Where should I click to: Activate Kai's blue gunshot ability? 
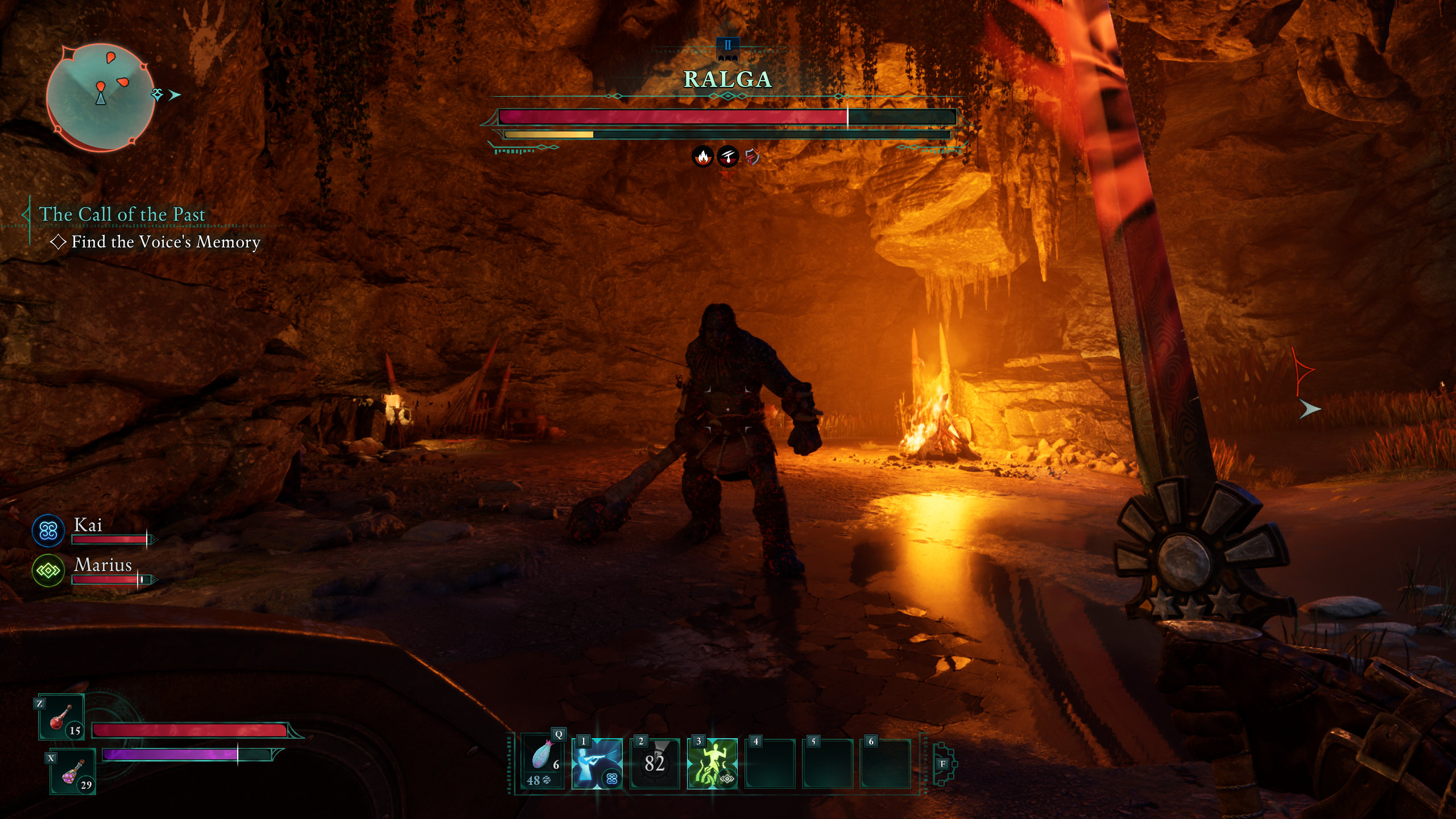597,763
